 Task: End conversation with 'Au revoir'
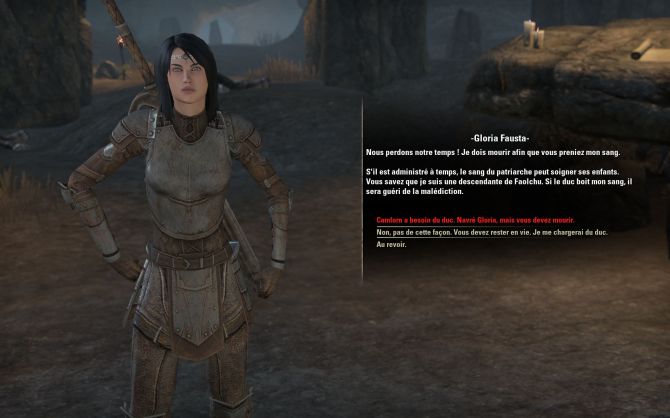(391, 245)
